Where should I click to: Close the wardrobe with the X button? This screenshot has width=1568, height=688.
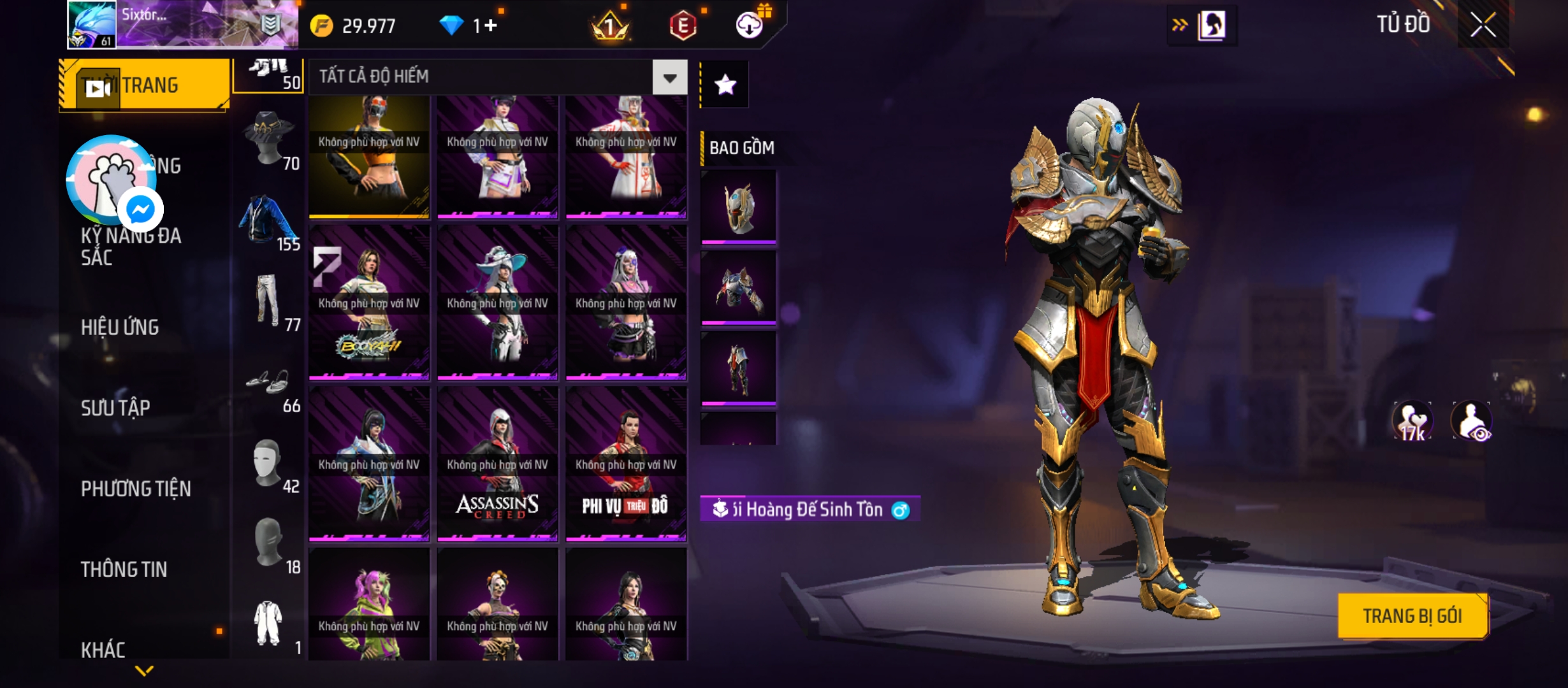pyautogui.click(x=1483, y=25)
